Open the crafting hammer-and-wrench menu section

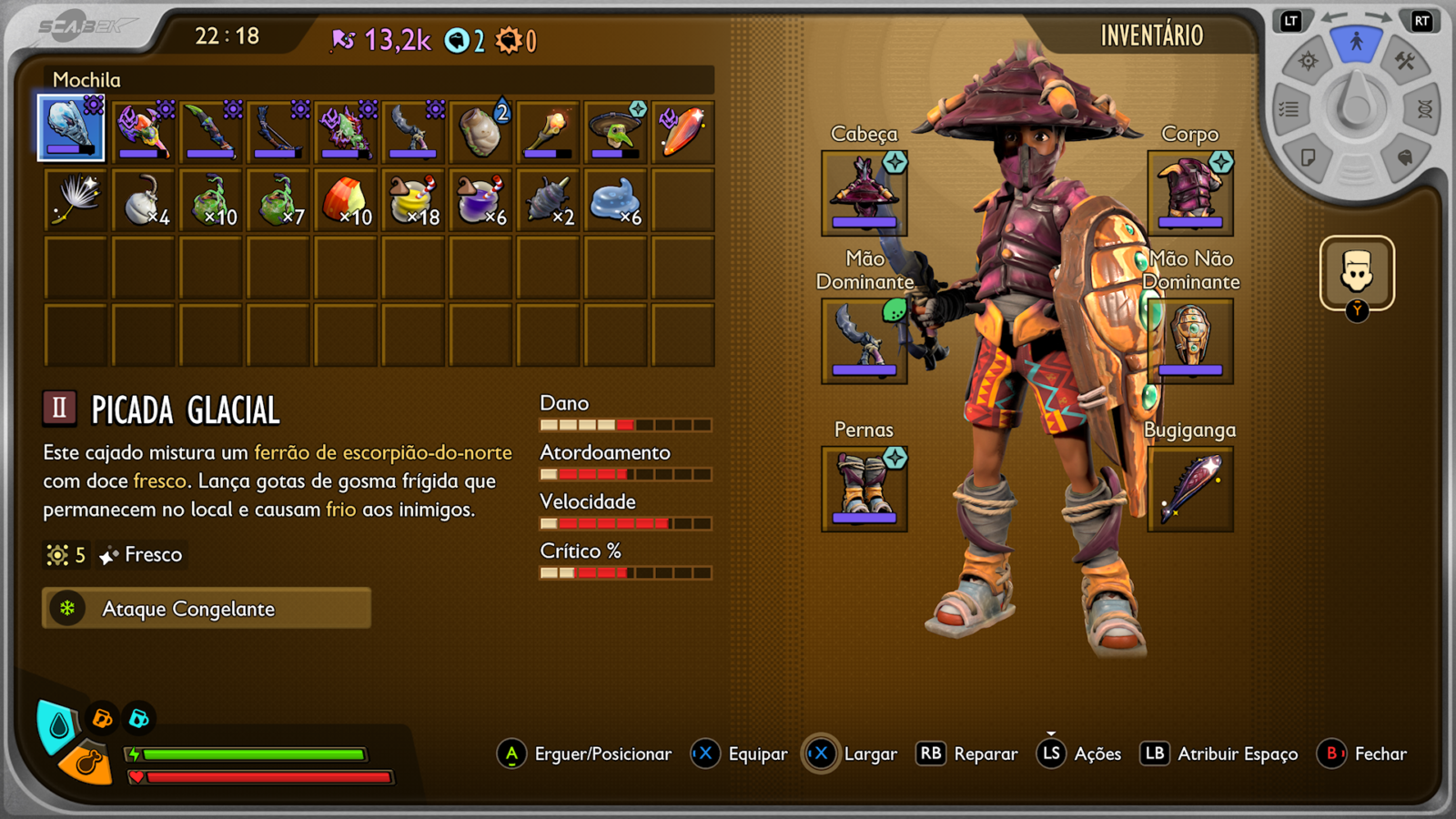pos(1404,61)
